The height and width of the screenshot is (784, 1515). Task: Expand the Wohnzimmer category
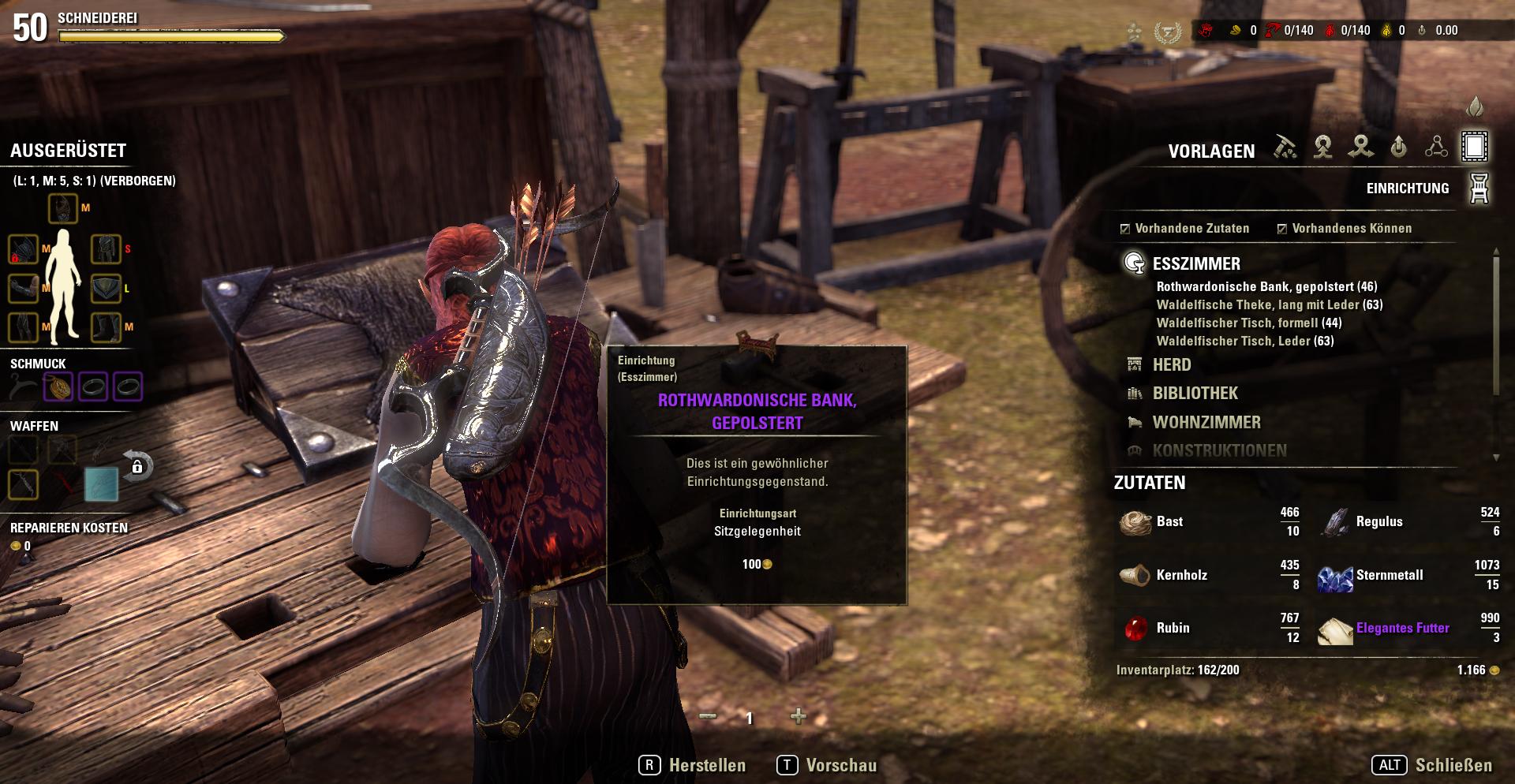pyautogui.click(x=1206, y=422)
